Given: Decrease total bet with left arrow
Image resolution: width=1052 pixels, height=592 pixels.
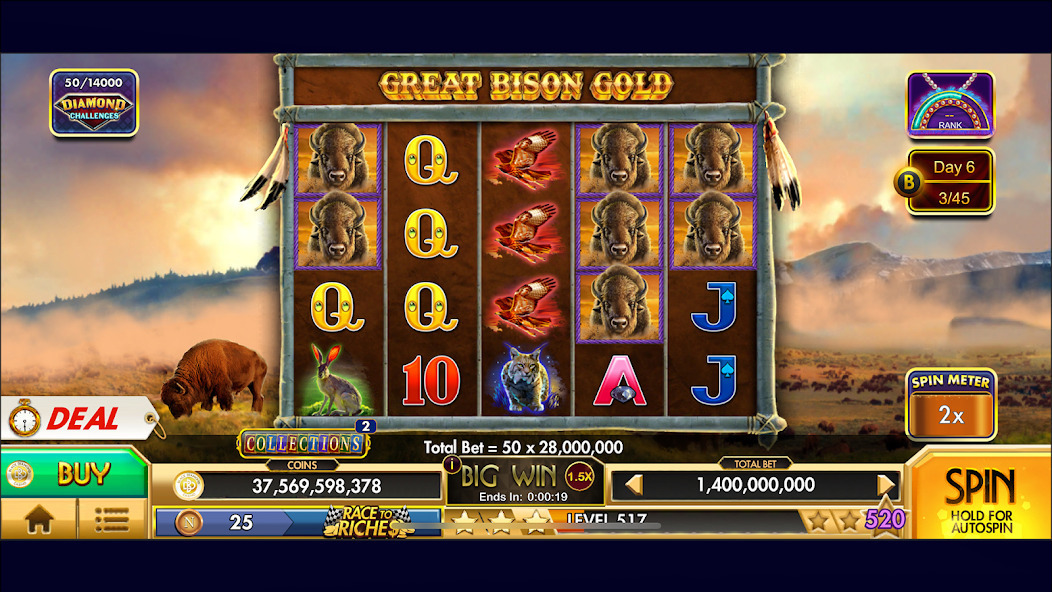Looking at the screenshot, I should click(632, 486).
